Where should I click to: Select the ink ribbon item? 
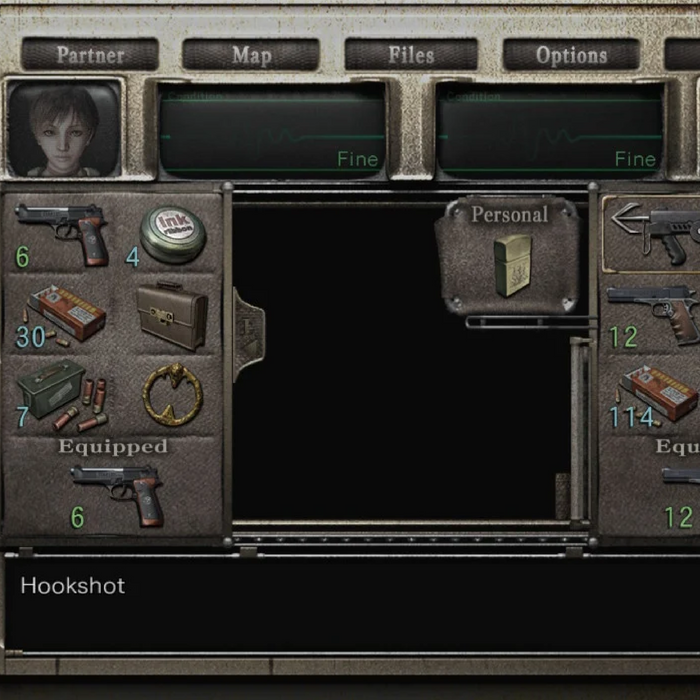172,234
